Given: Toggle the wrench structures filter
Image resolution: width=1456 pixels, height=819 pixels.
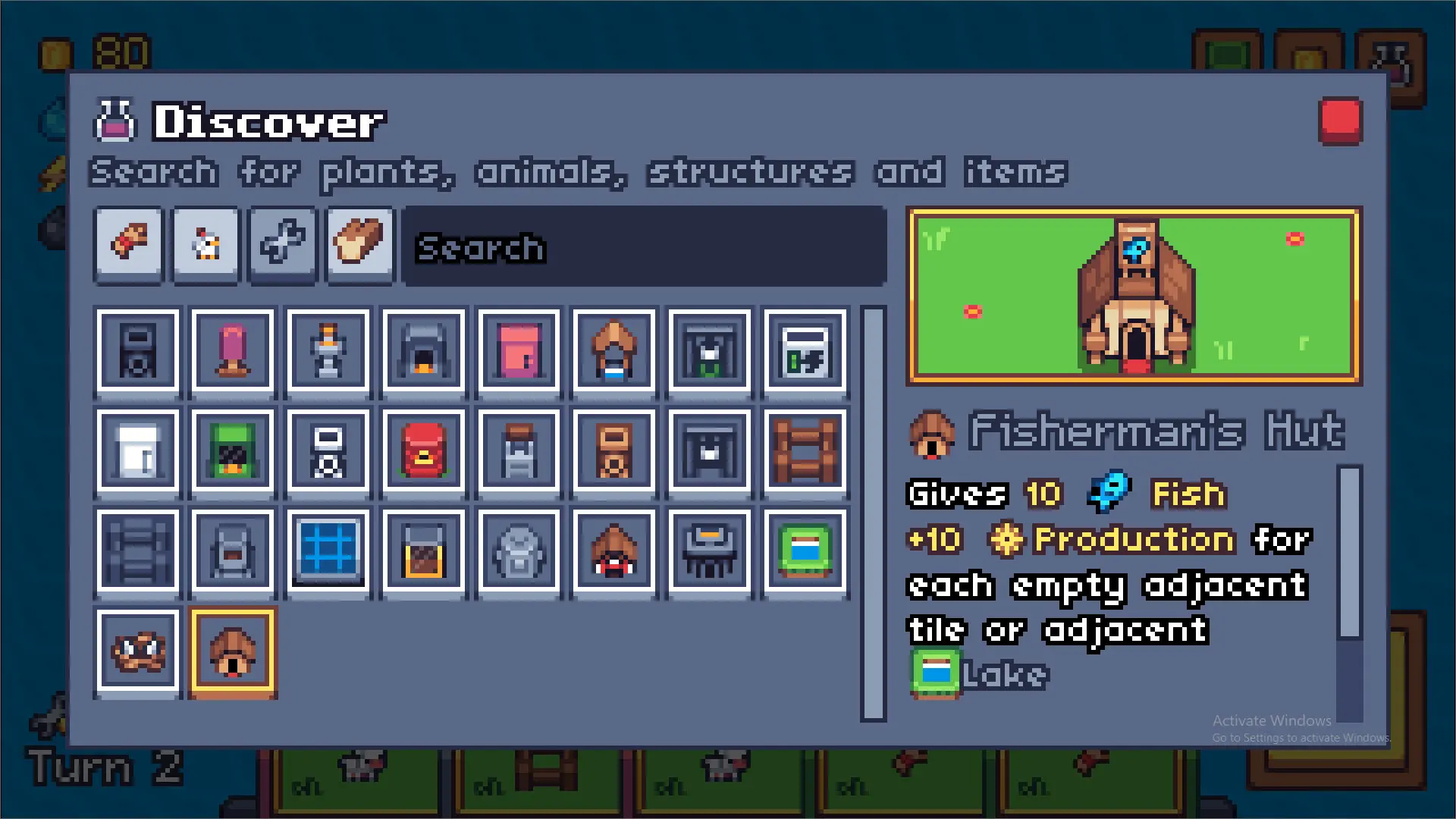Looking at the screenshot, I should tap(282, 244).
